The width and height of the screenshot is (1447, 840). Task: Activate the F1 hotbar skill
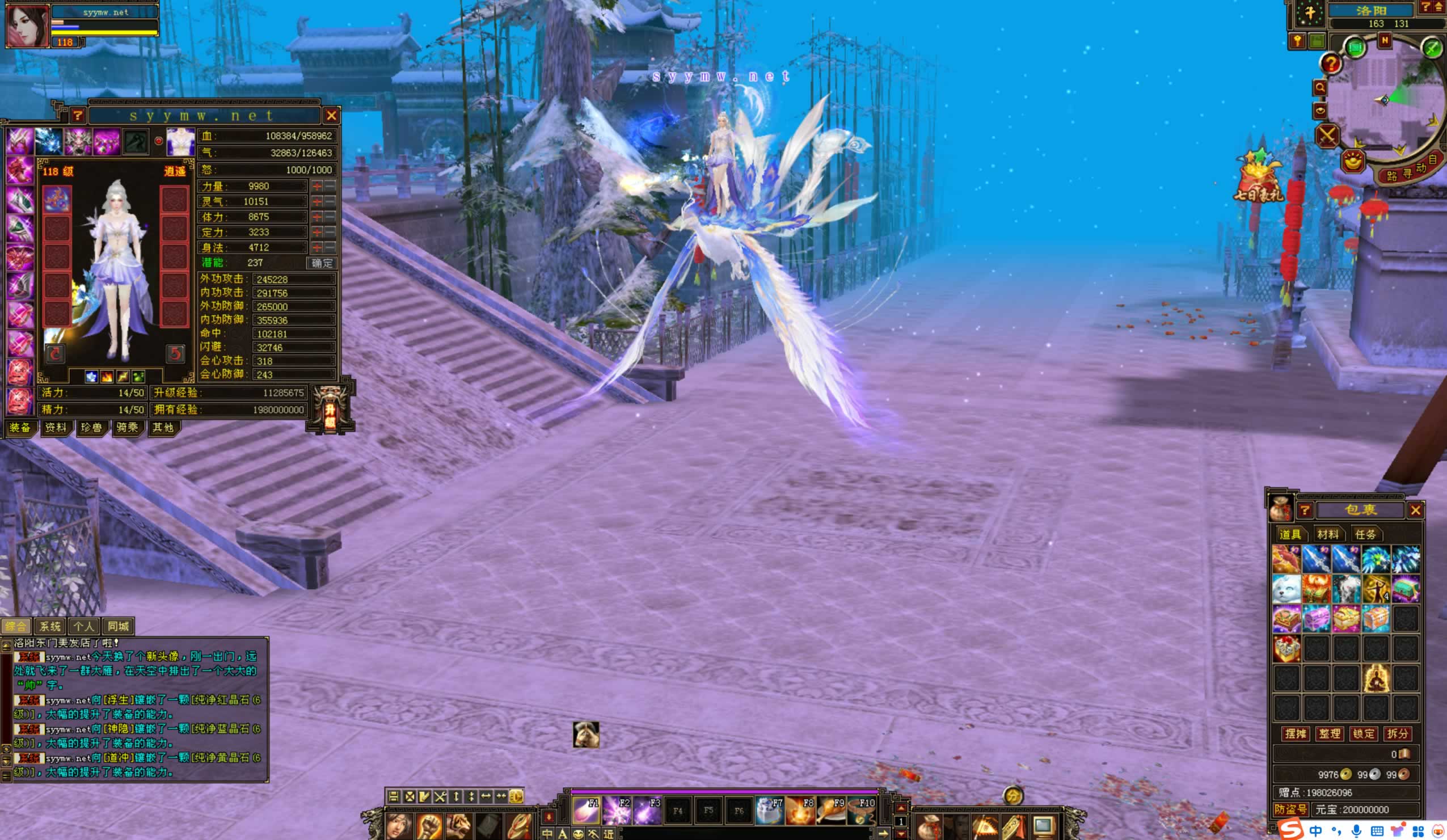tap(586, 810)
